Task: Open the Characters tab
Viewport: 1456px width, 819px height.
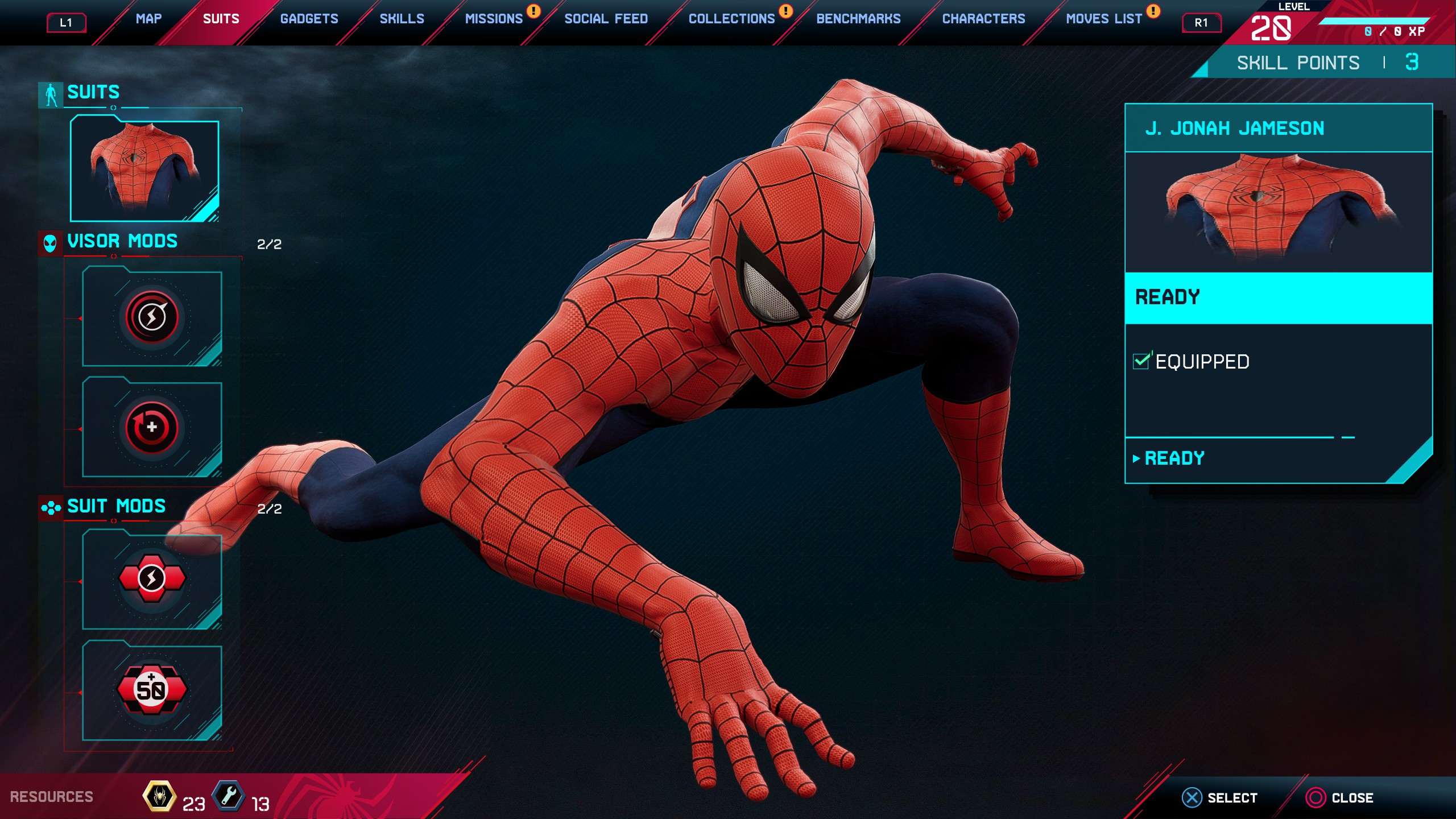Action: (x=983, y=19)
